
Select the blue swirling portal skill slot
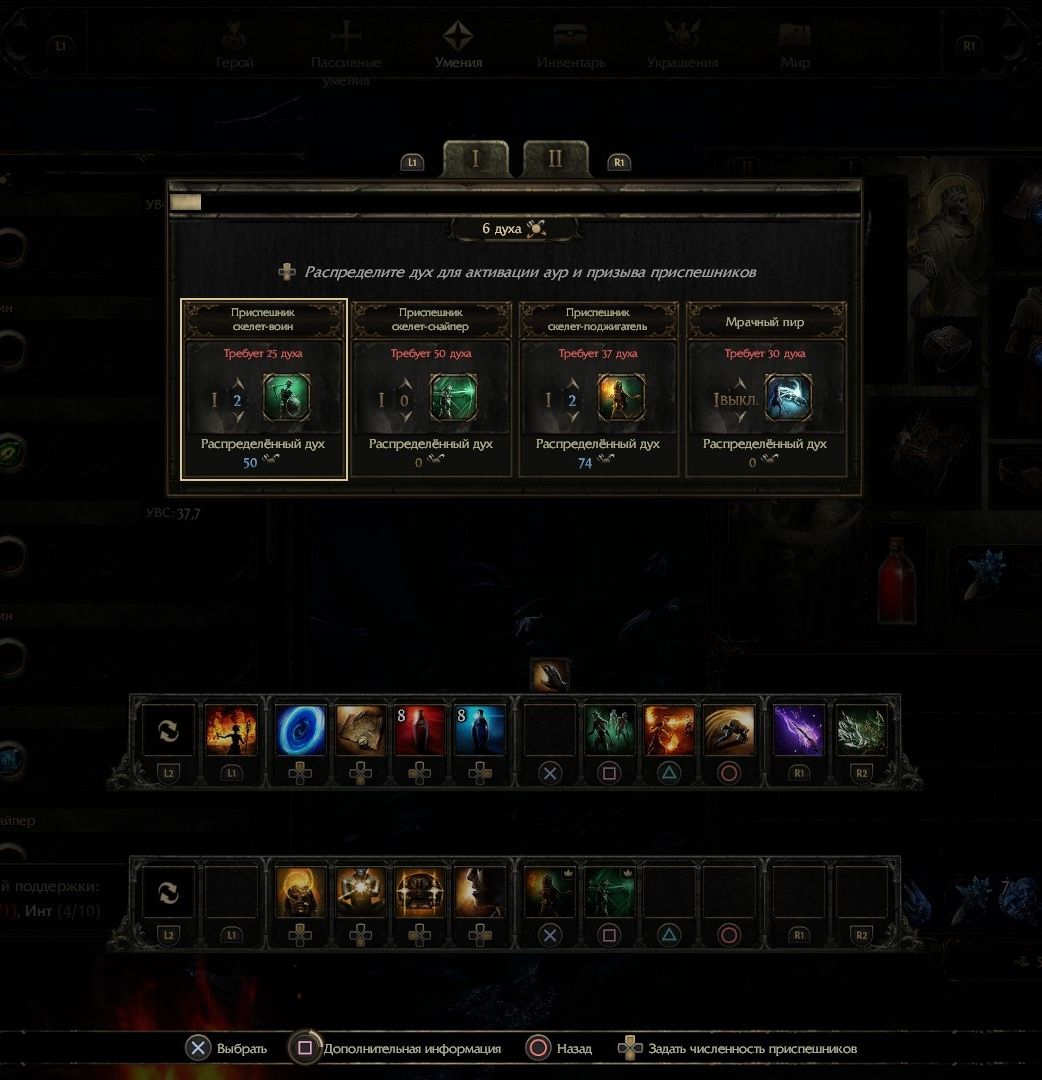(x=300, y=730)
